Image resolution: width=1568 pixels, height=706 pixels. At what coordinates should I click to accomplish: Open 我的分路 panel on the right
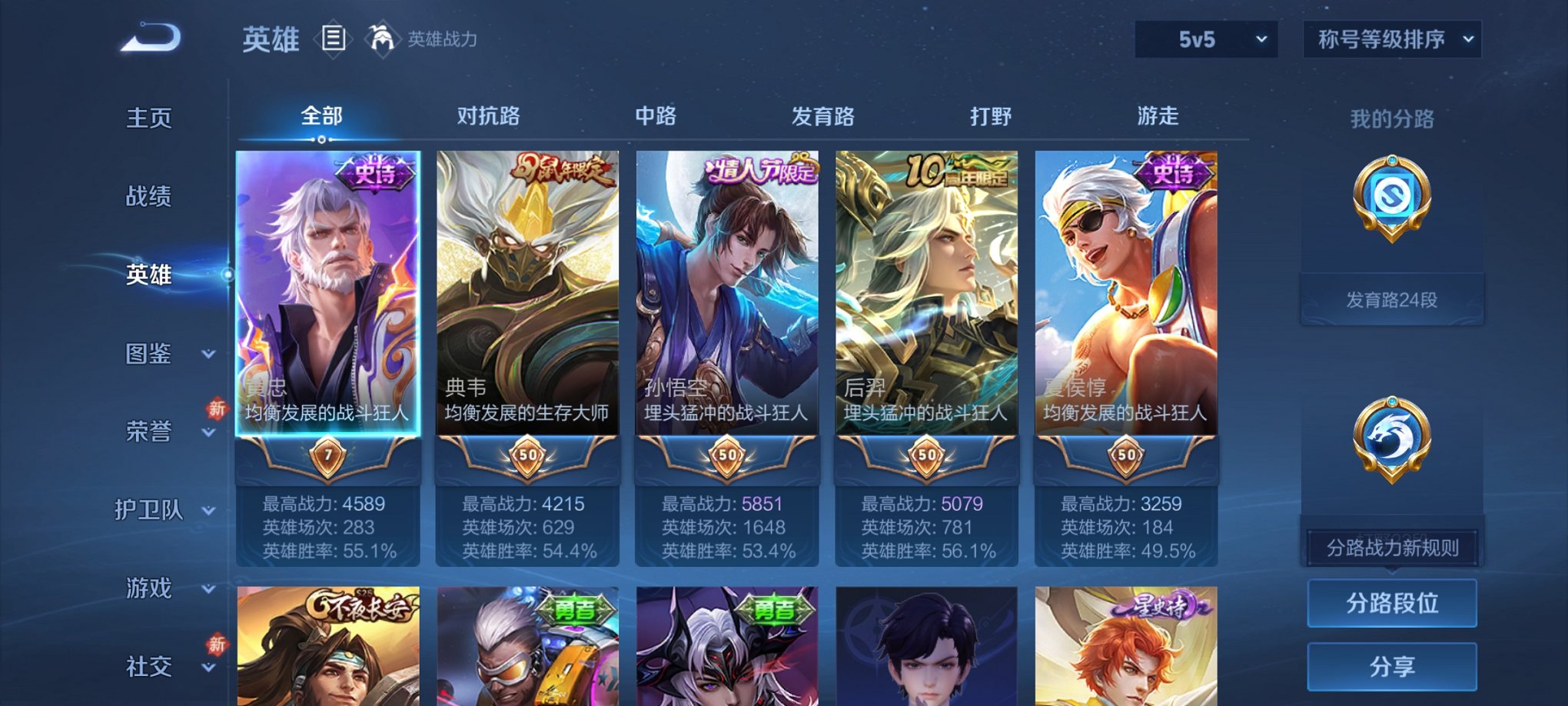click(x=1392, y=117)
